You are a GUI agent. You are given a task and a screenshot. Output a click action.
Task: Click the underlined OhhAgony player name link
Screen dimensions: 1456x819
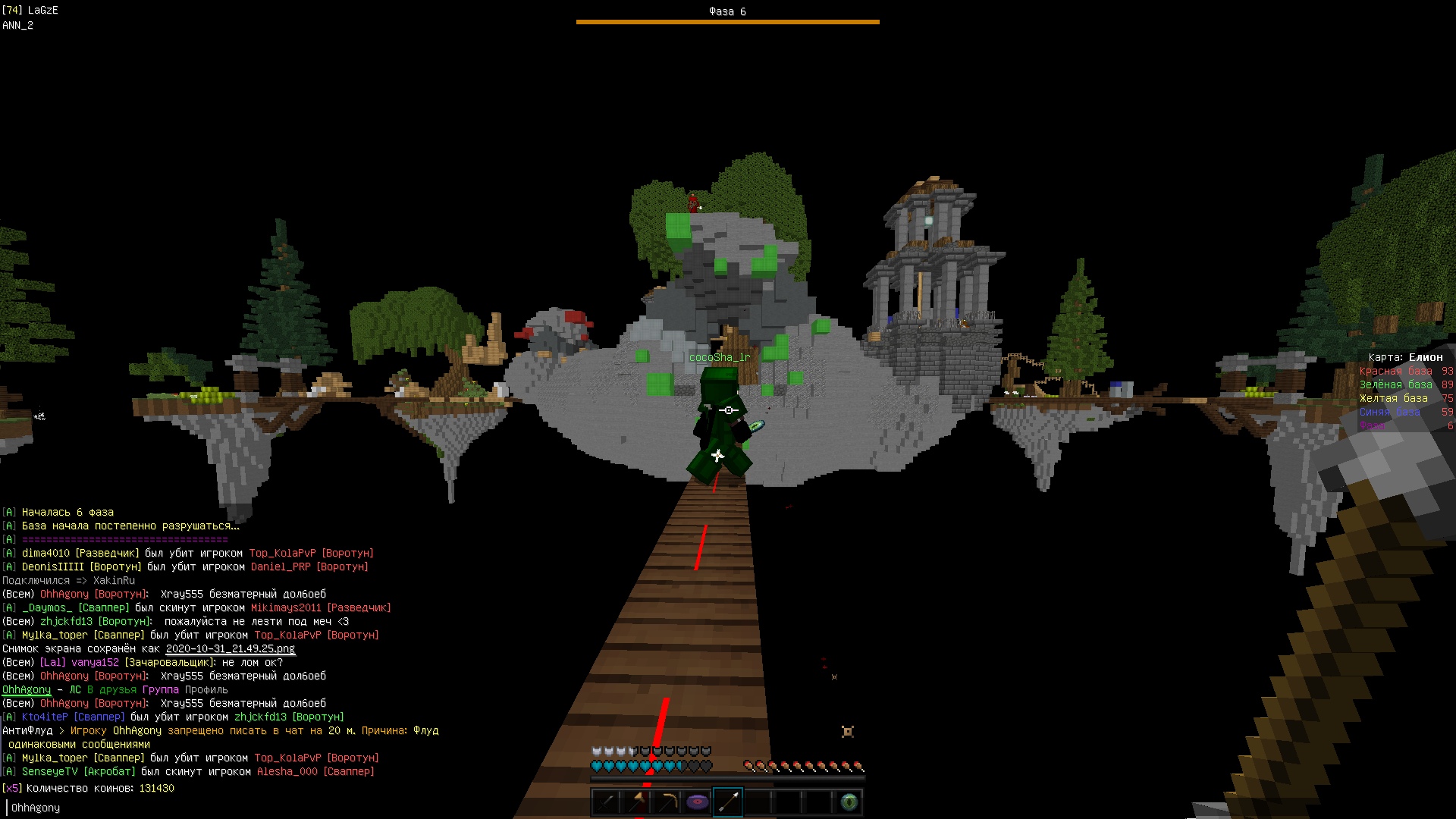[27, 690]
